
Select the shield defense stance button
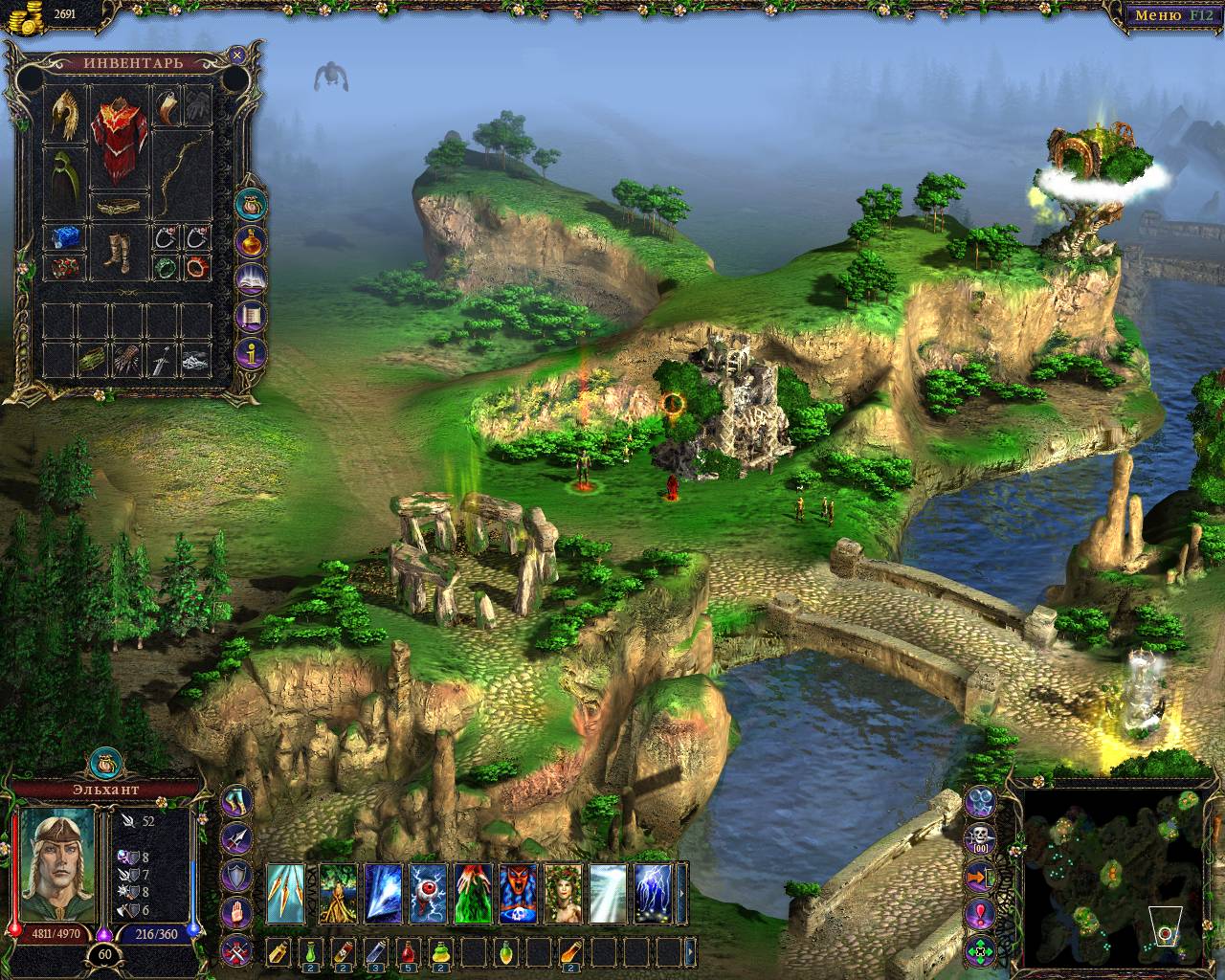[x=236, y=875]
